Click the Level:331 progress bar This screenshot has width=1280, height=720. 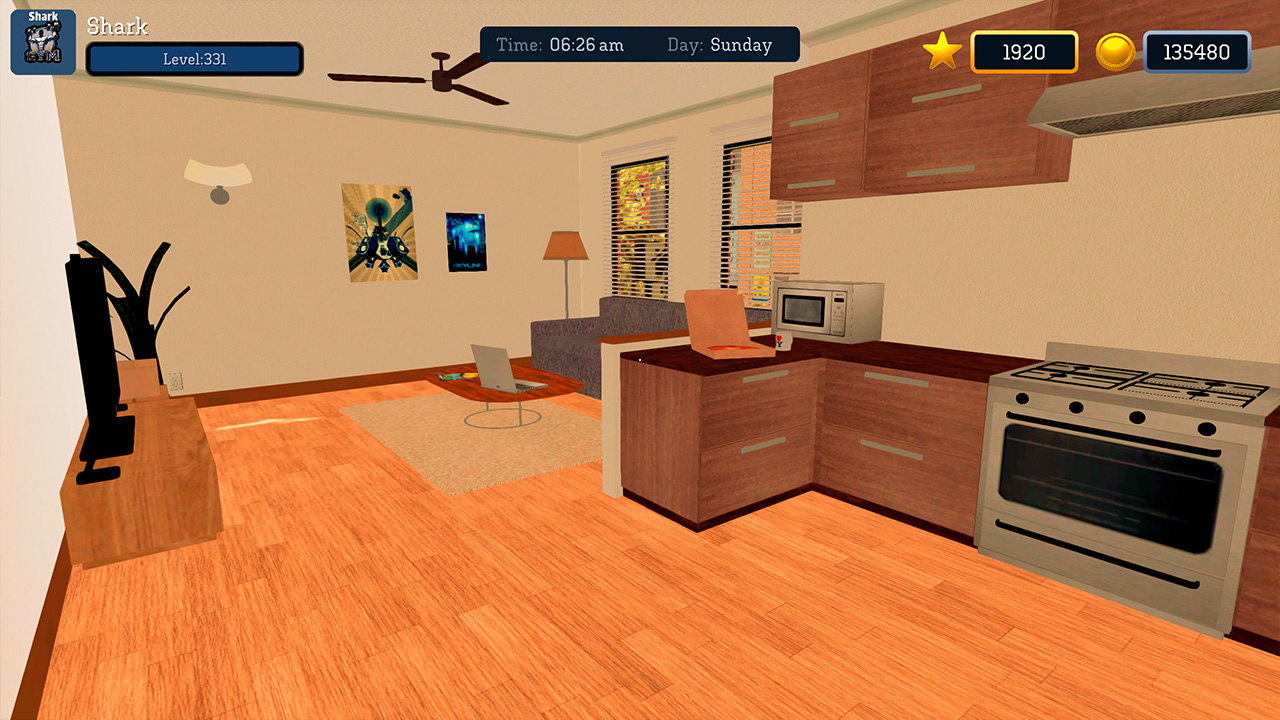(x=195, y=60)
